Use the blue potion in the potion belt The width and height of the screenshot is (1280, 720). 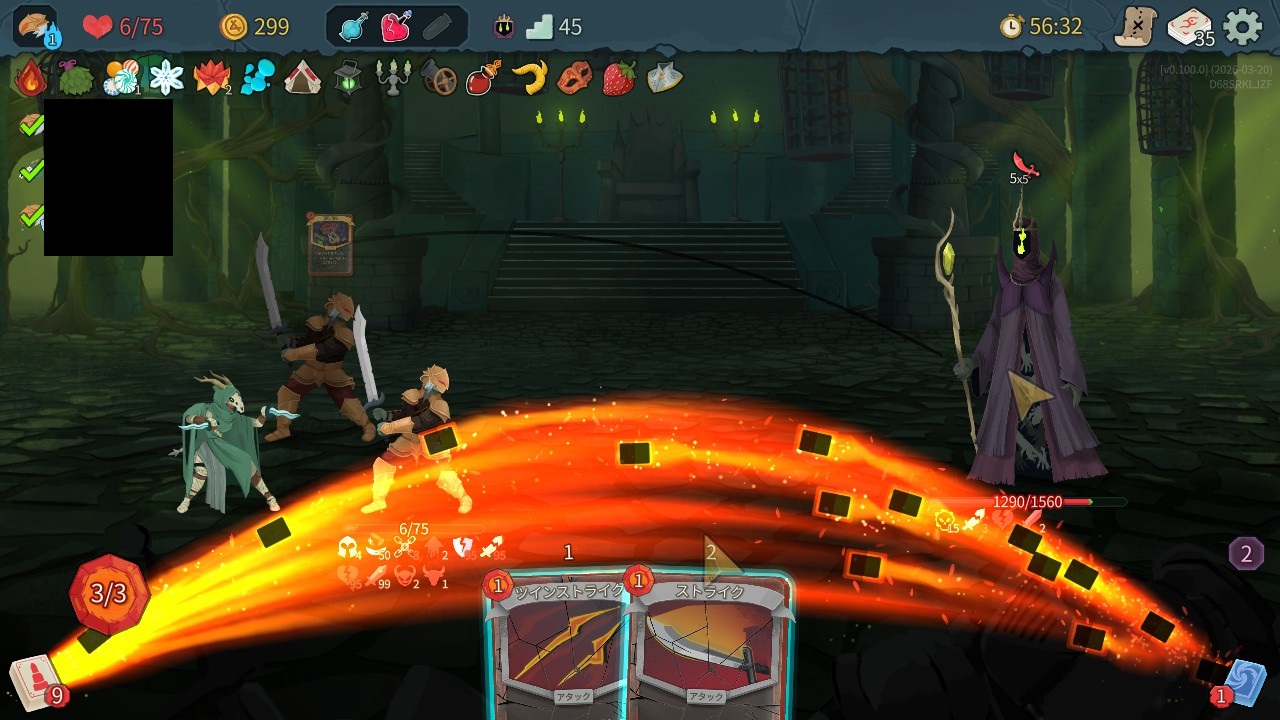tap(354, 27)
